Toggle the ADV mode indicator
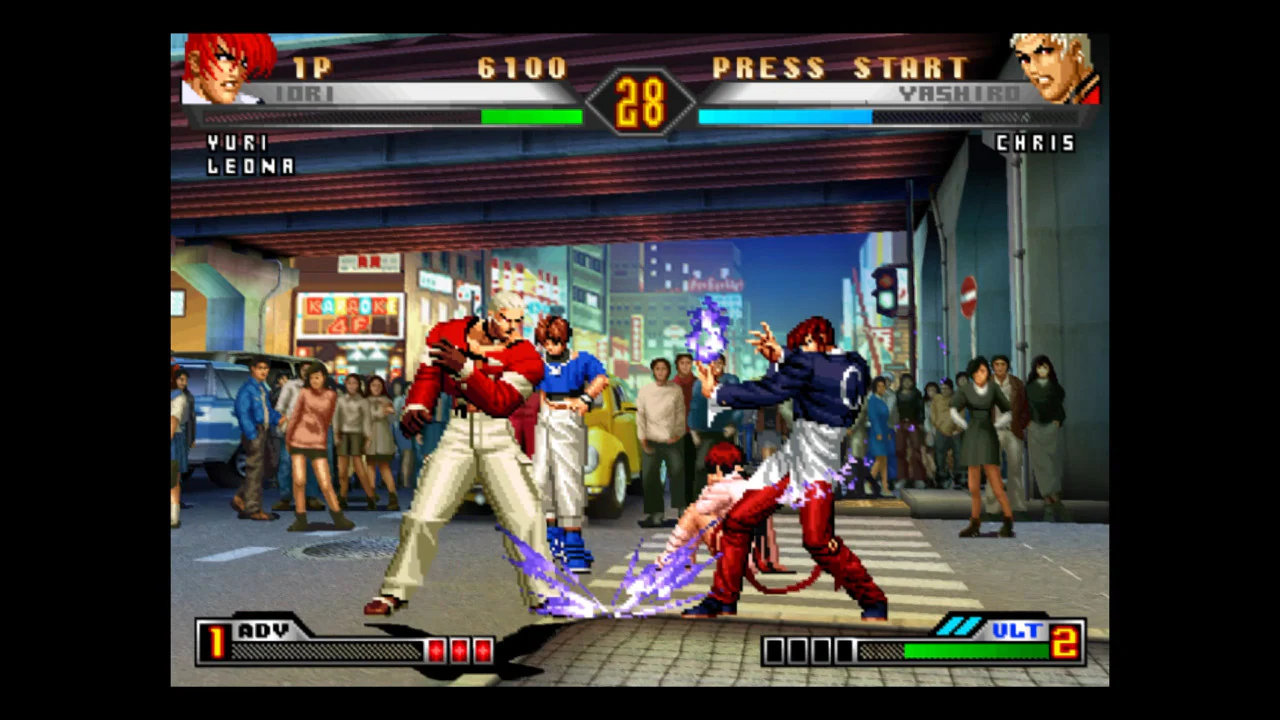The width and height of the screenshot is (1280, 720). point(262,631)
